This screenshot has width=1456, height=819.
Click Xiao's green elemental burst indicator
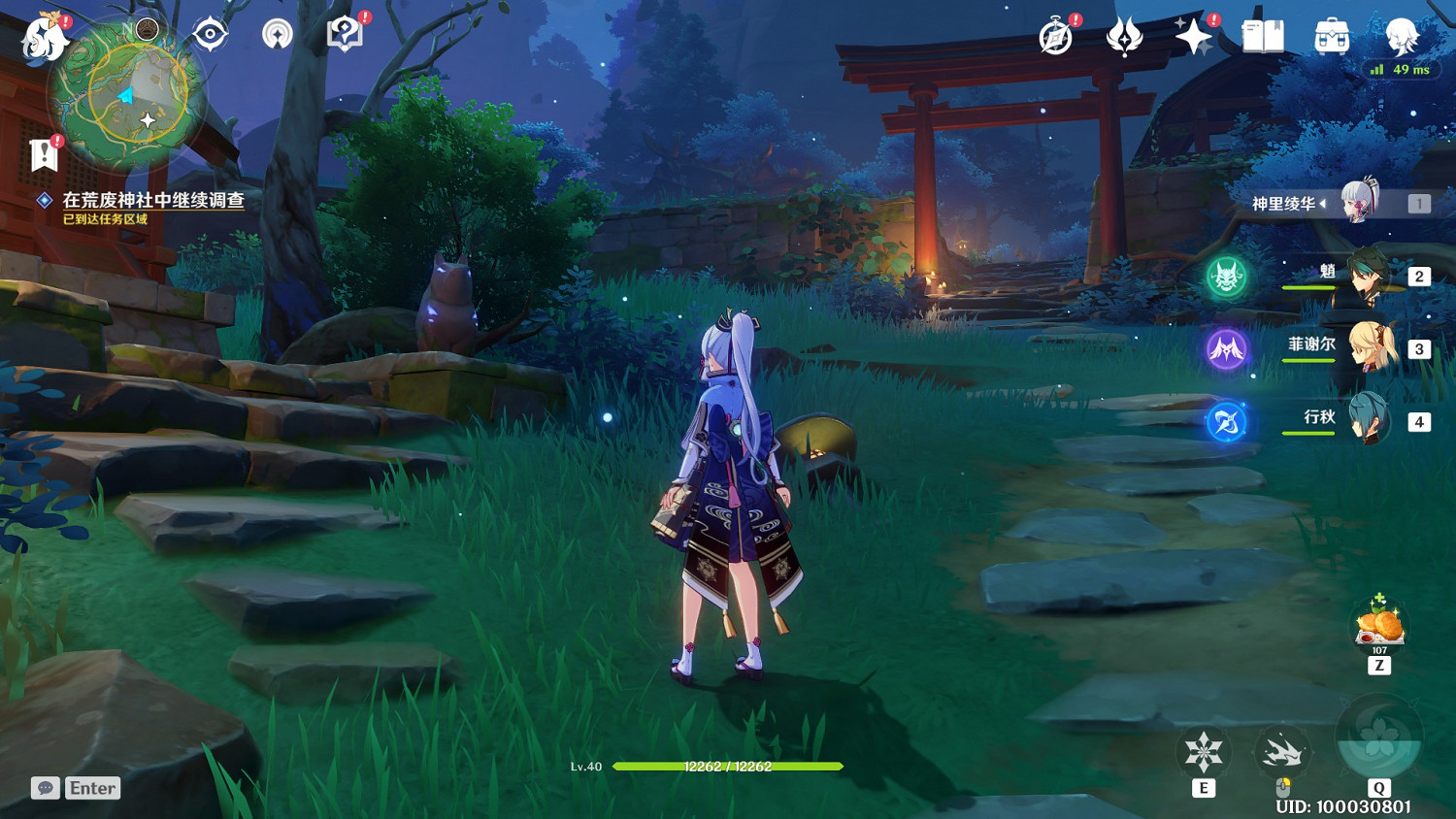[1227, 276]
